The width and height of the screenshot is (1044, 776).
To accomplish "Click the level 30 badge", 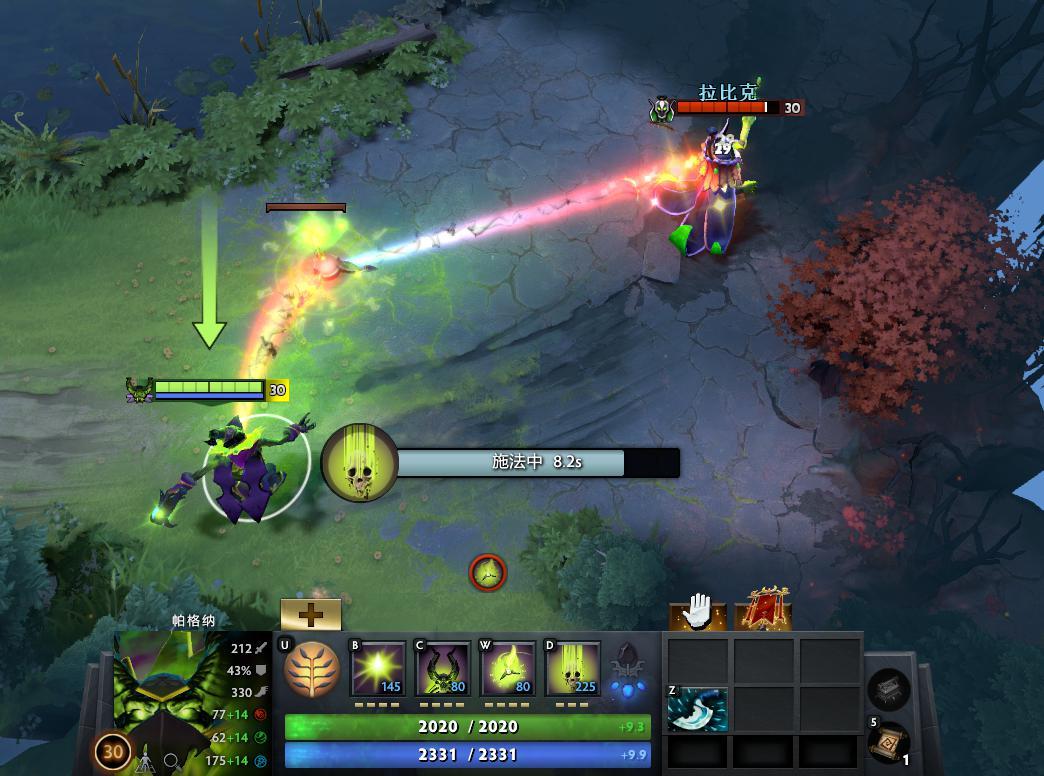I will (112, 752).
